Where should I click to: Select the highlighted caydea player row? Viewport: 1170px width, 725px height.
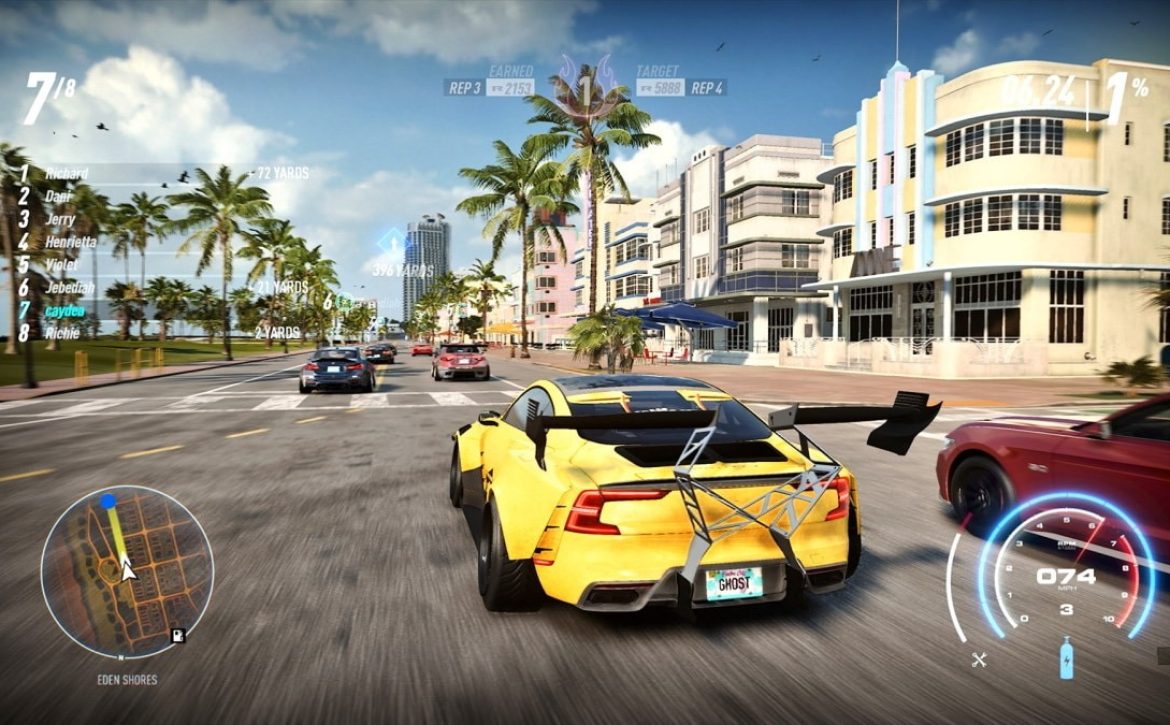(65, 311)
